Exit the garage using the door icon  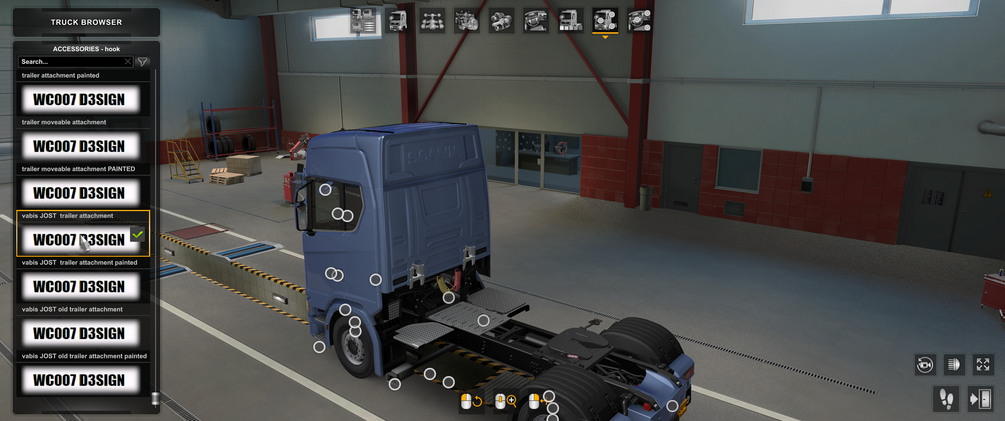point(980,399)
